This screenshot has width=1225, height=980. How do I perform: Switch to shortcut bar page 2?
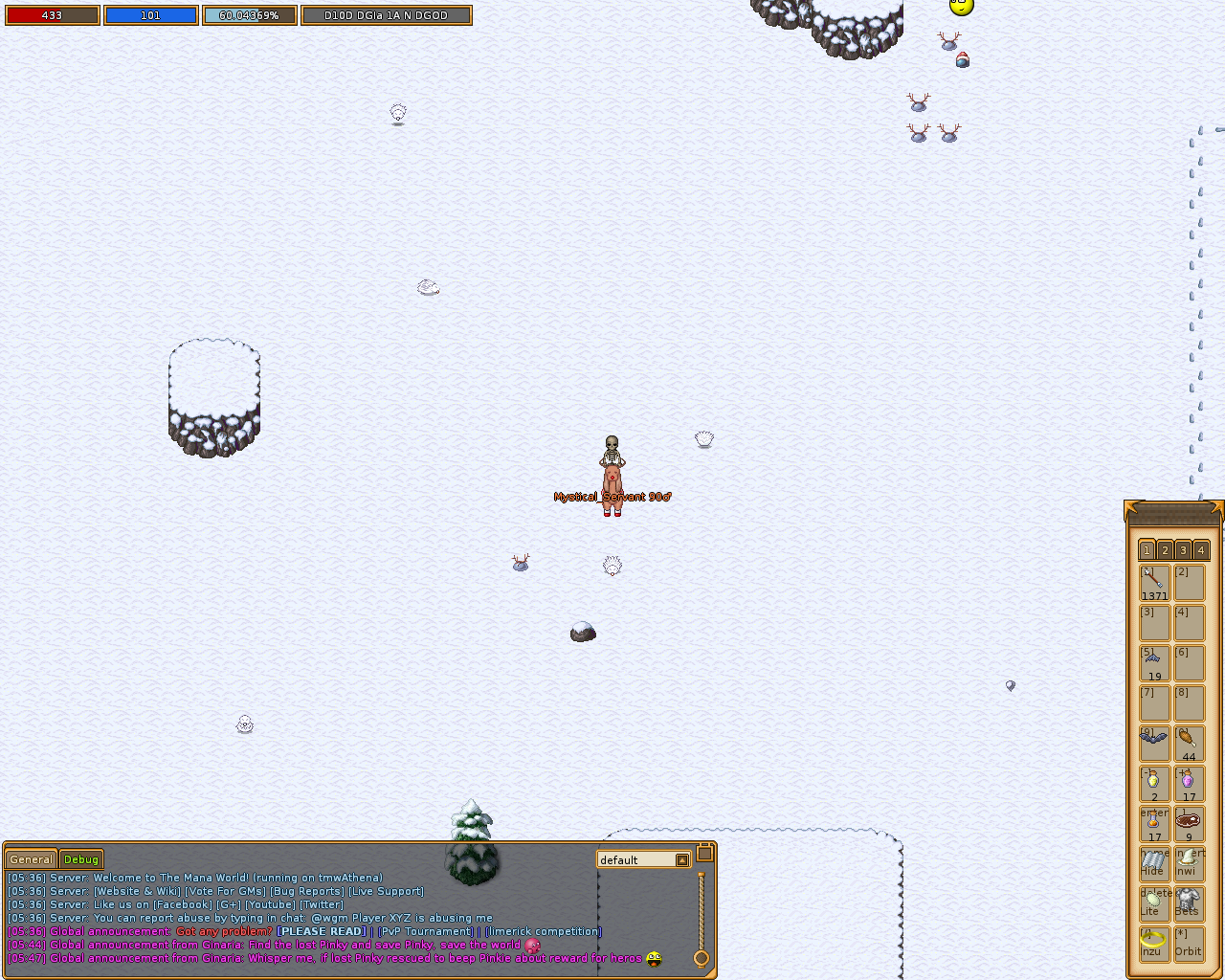(1164, 550)
